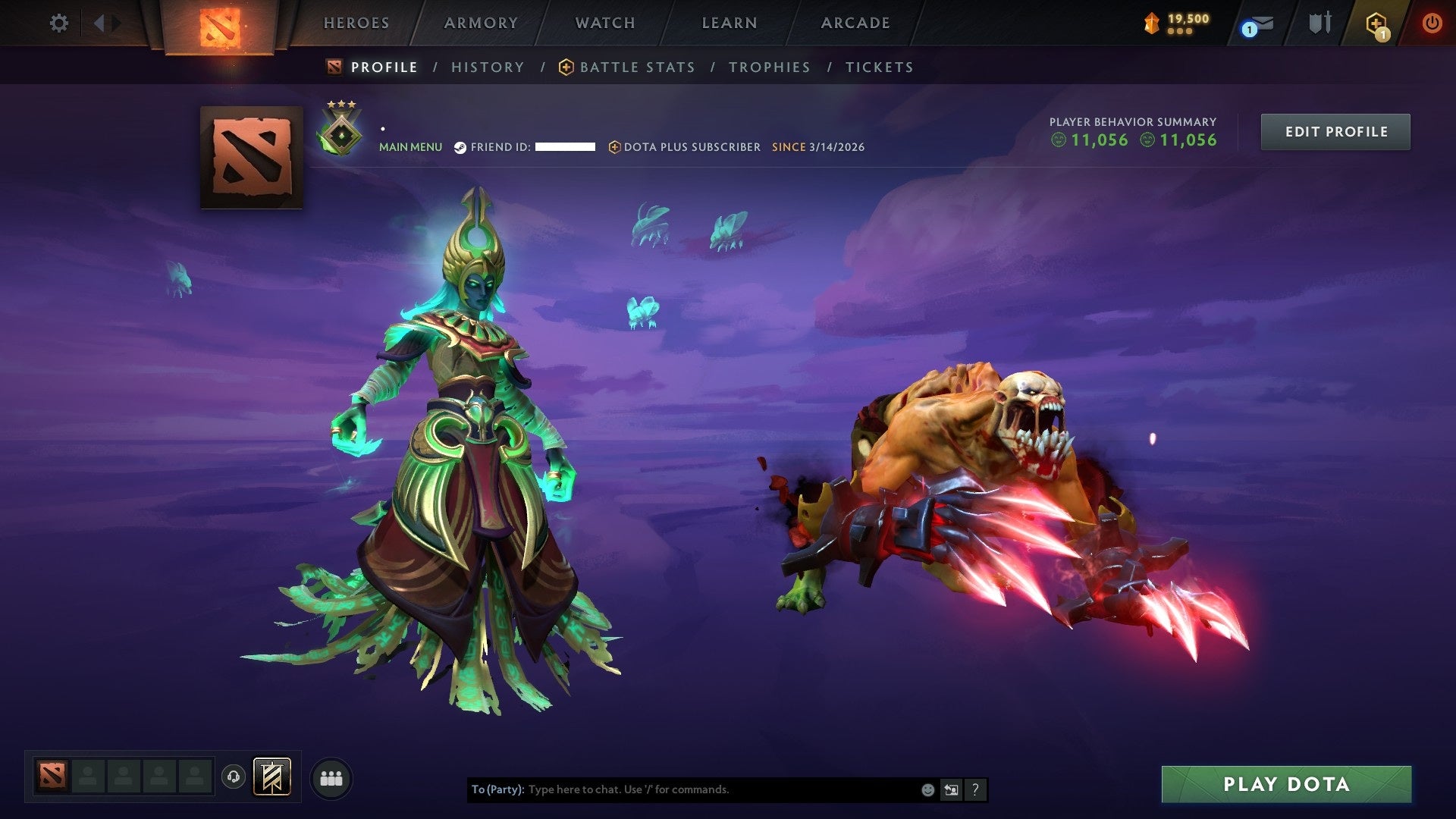The image size is (1456, 819).
Task: Switch to the HISTORY tab
Action: (x=488, y=67)
